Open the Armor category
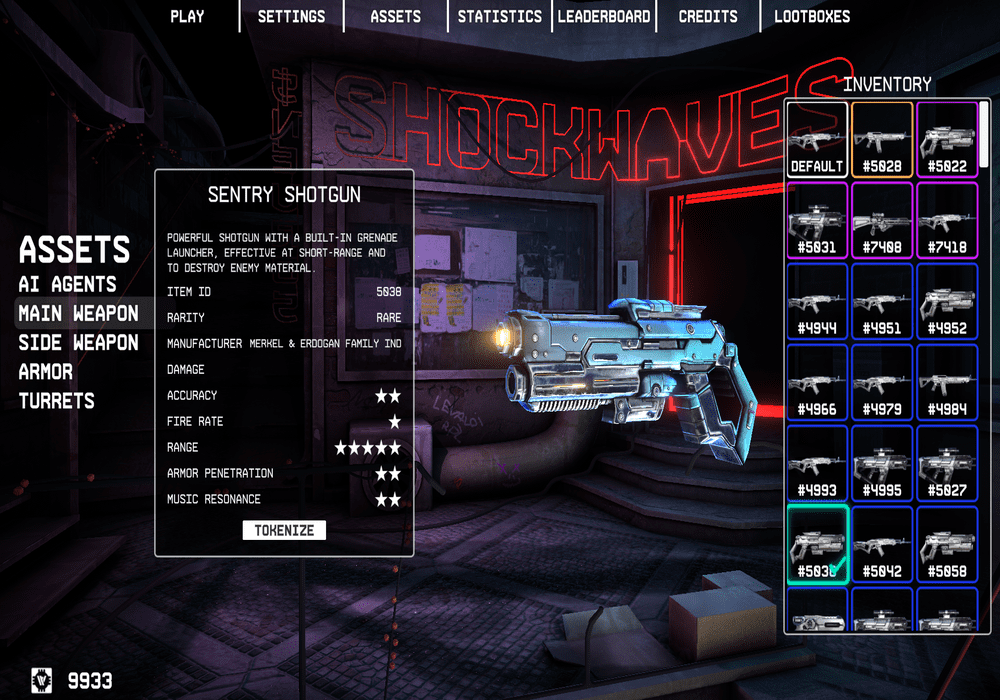This screenshot has height=700, width=1000. [x=46, y=372]
